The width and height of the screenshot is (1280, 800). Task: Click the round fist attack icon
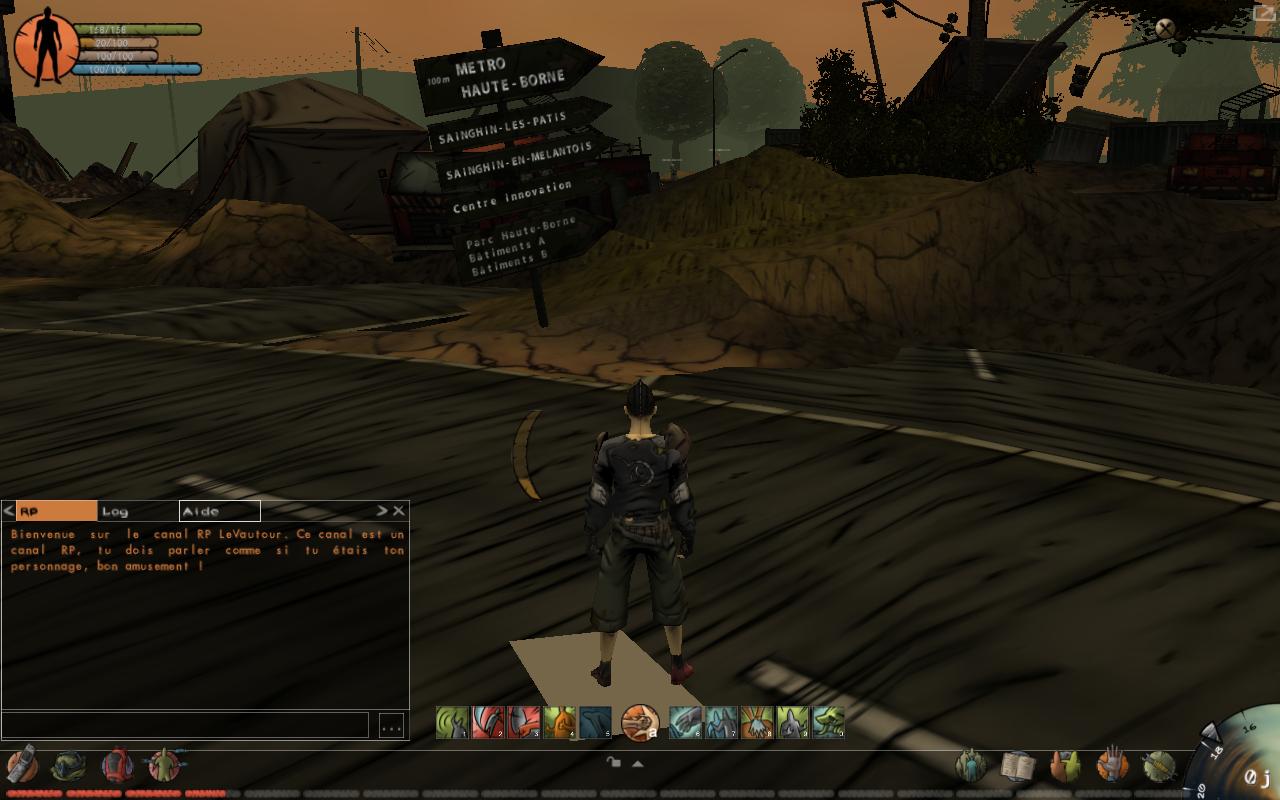[639, 721]
